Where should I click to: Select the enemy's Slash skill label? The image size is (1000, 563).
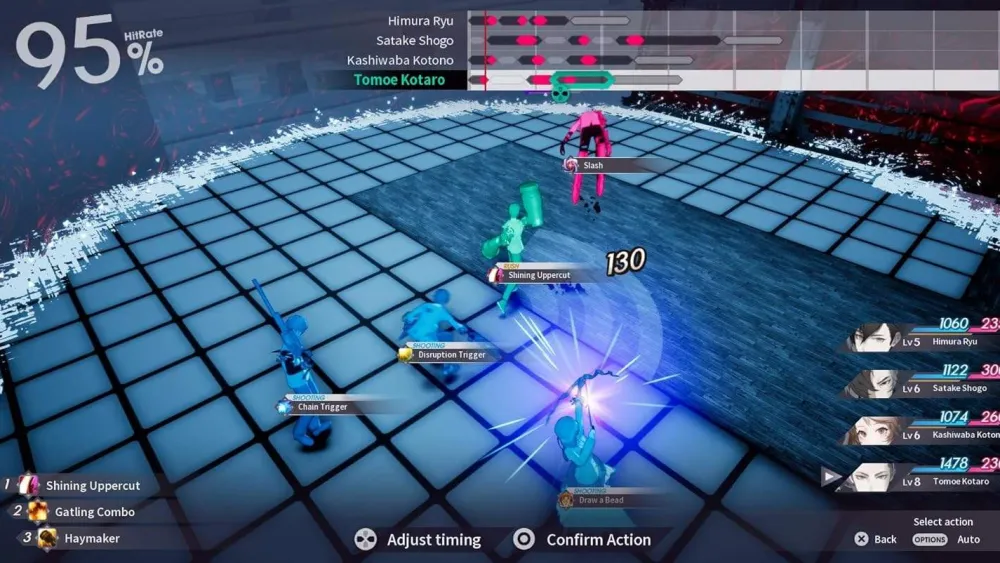coord(592,165)
